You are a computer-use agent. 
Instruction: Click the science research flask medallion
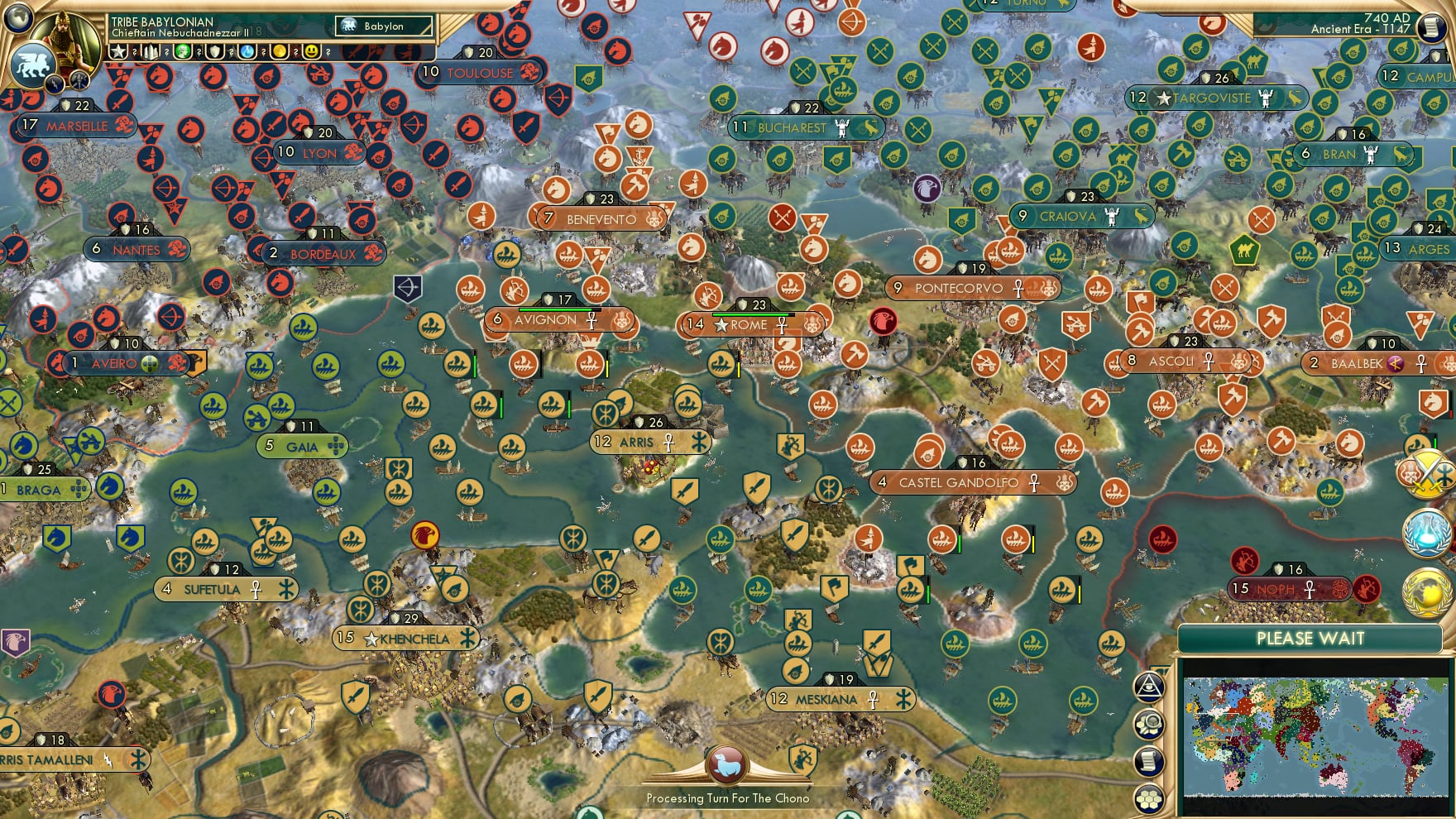[1427, 532]
